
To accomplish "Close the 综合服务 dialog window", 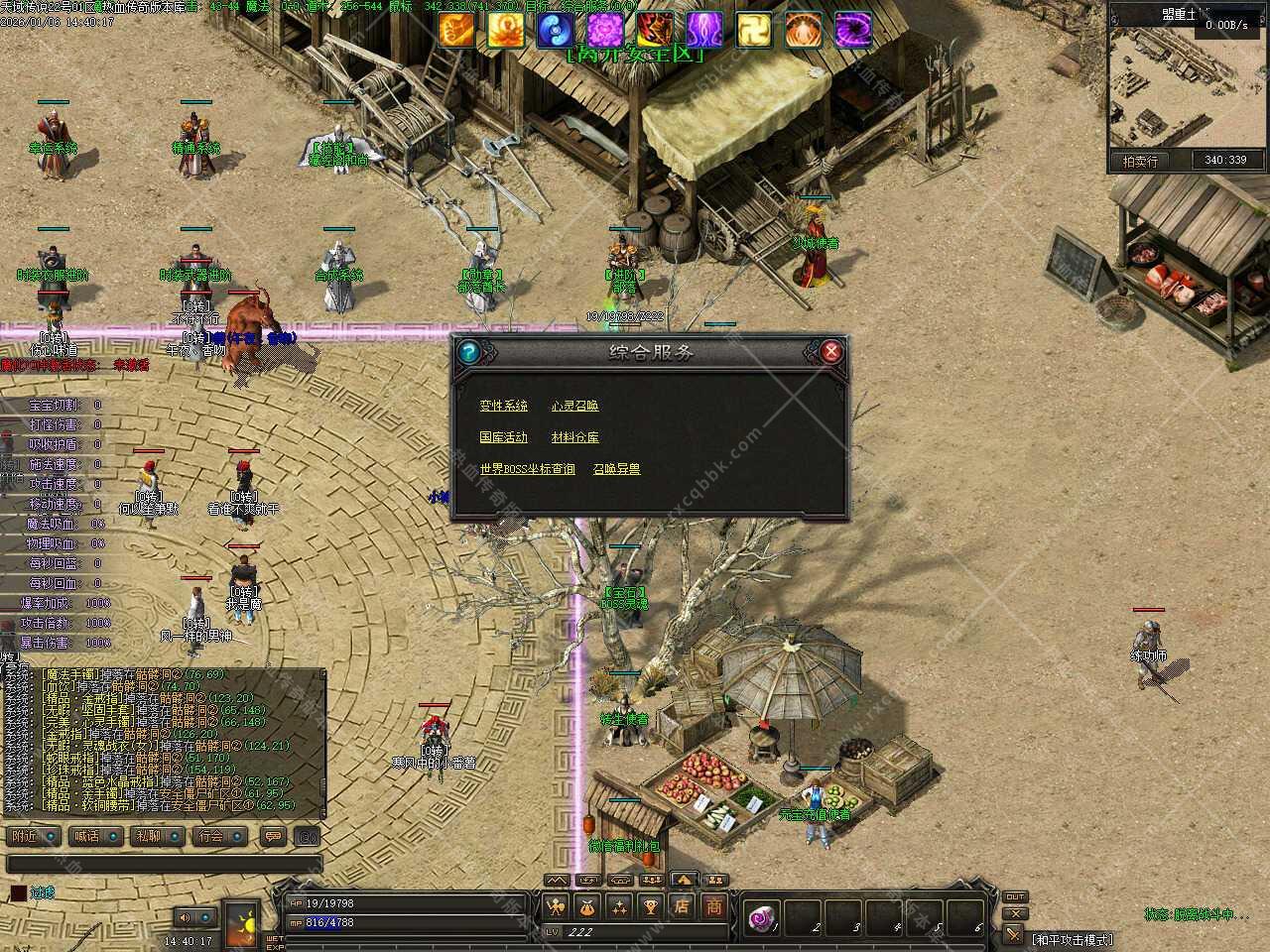I will [831, 351].
